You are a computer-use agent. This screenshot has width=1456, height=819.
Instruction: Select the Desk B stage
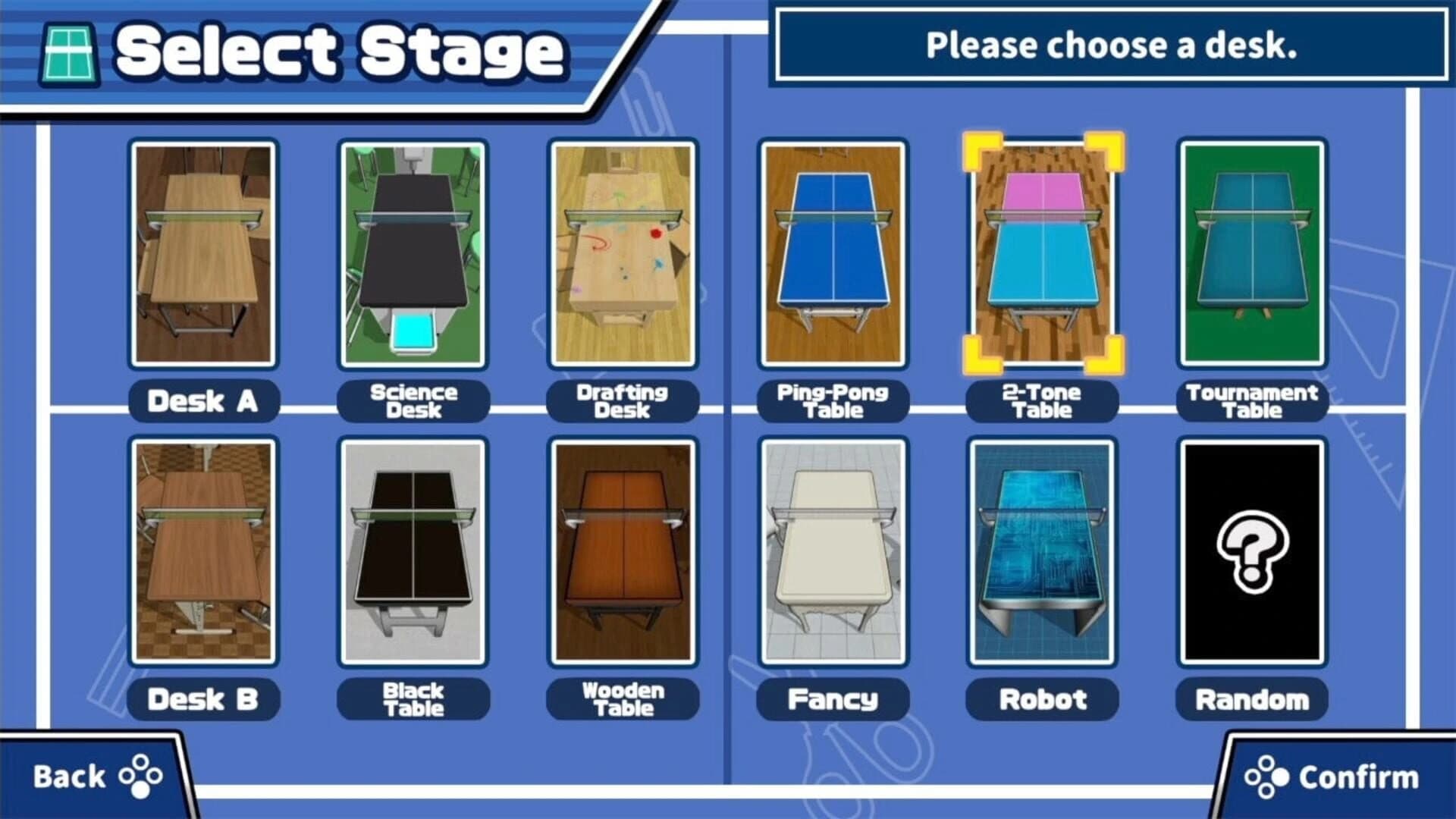tap(203, 554)
